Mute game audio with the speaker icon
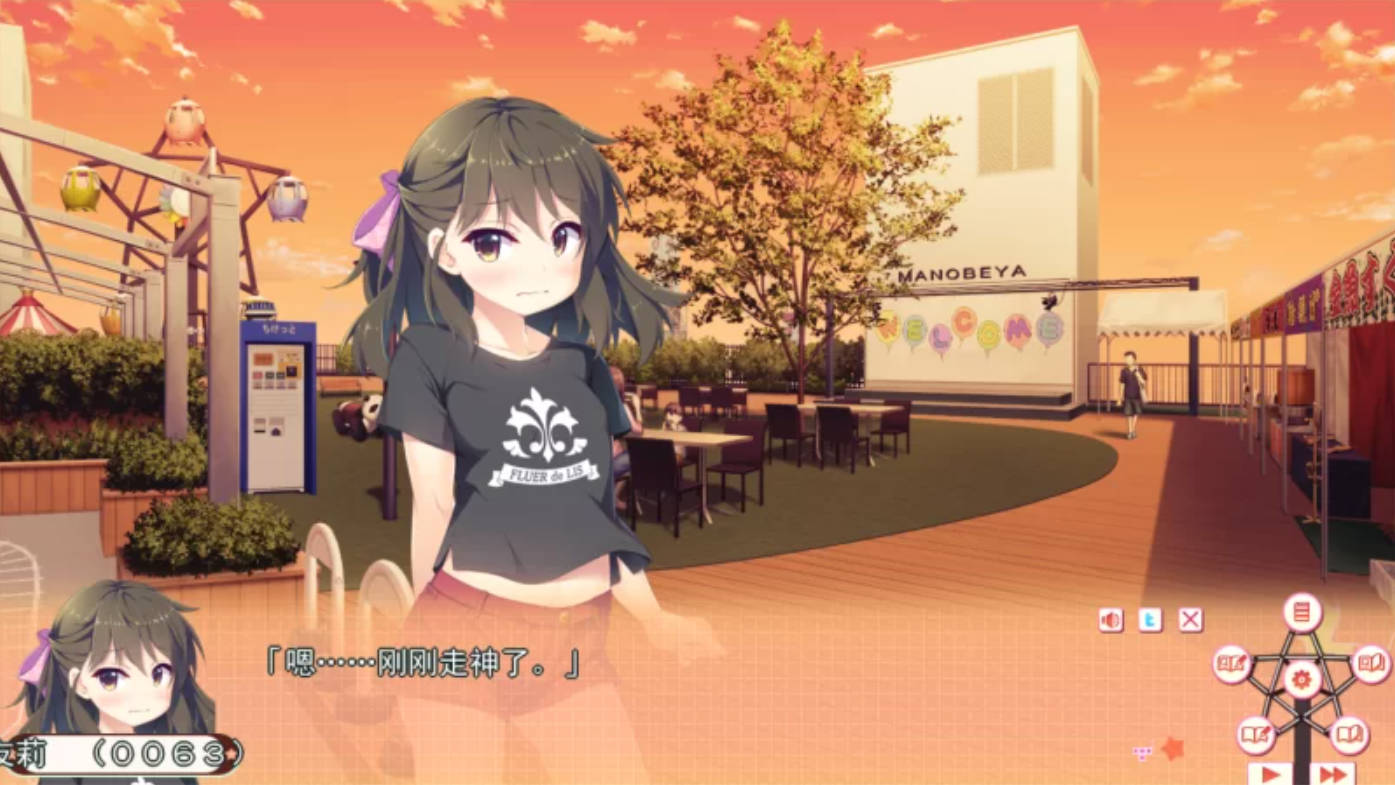The image size is (1395, 785). (x=1108, y=618)
